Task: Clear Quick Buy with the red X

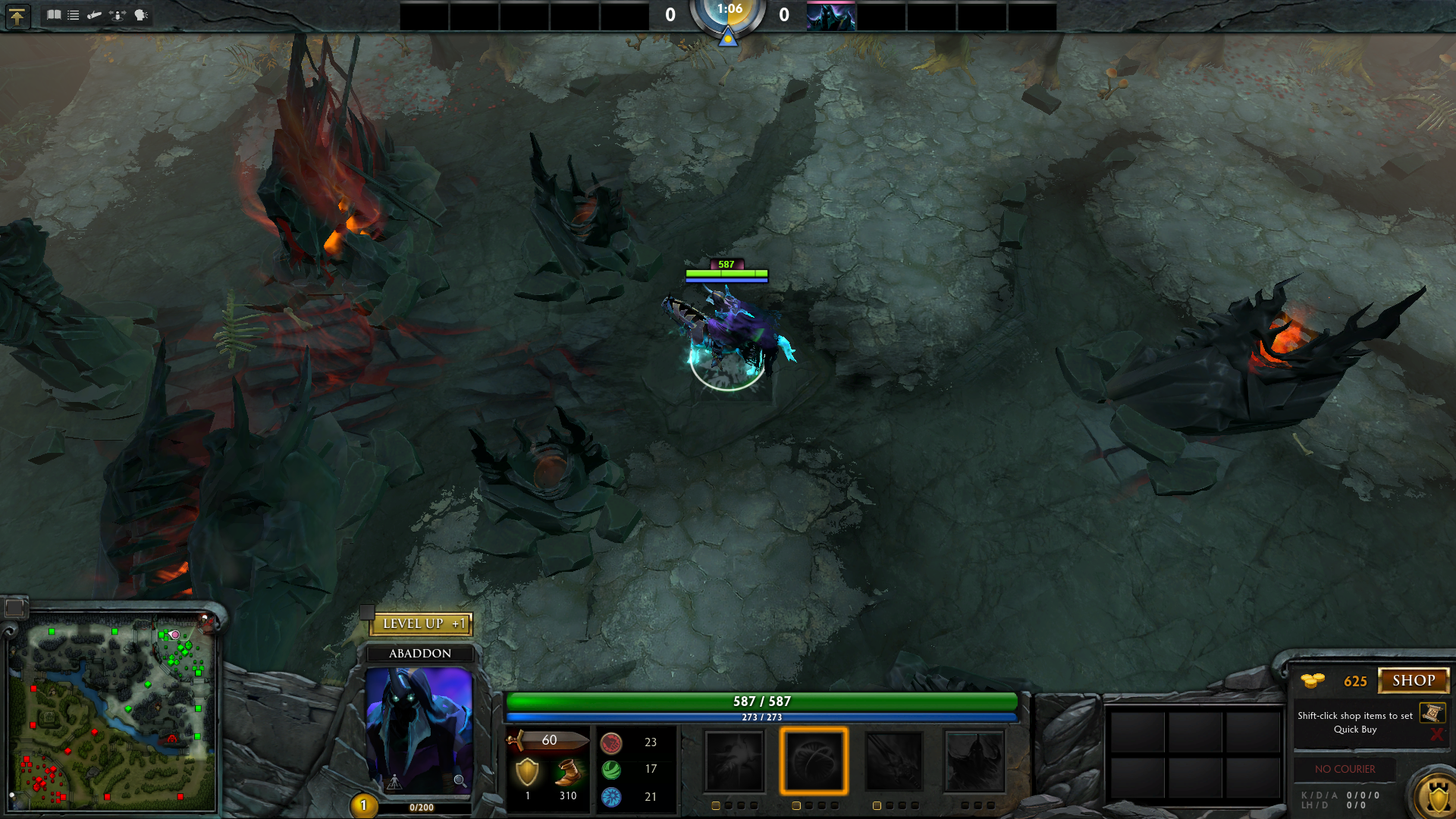Action: point(1436,734)
